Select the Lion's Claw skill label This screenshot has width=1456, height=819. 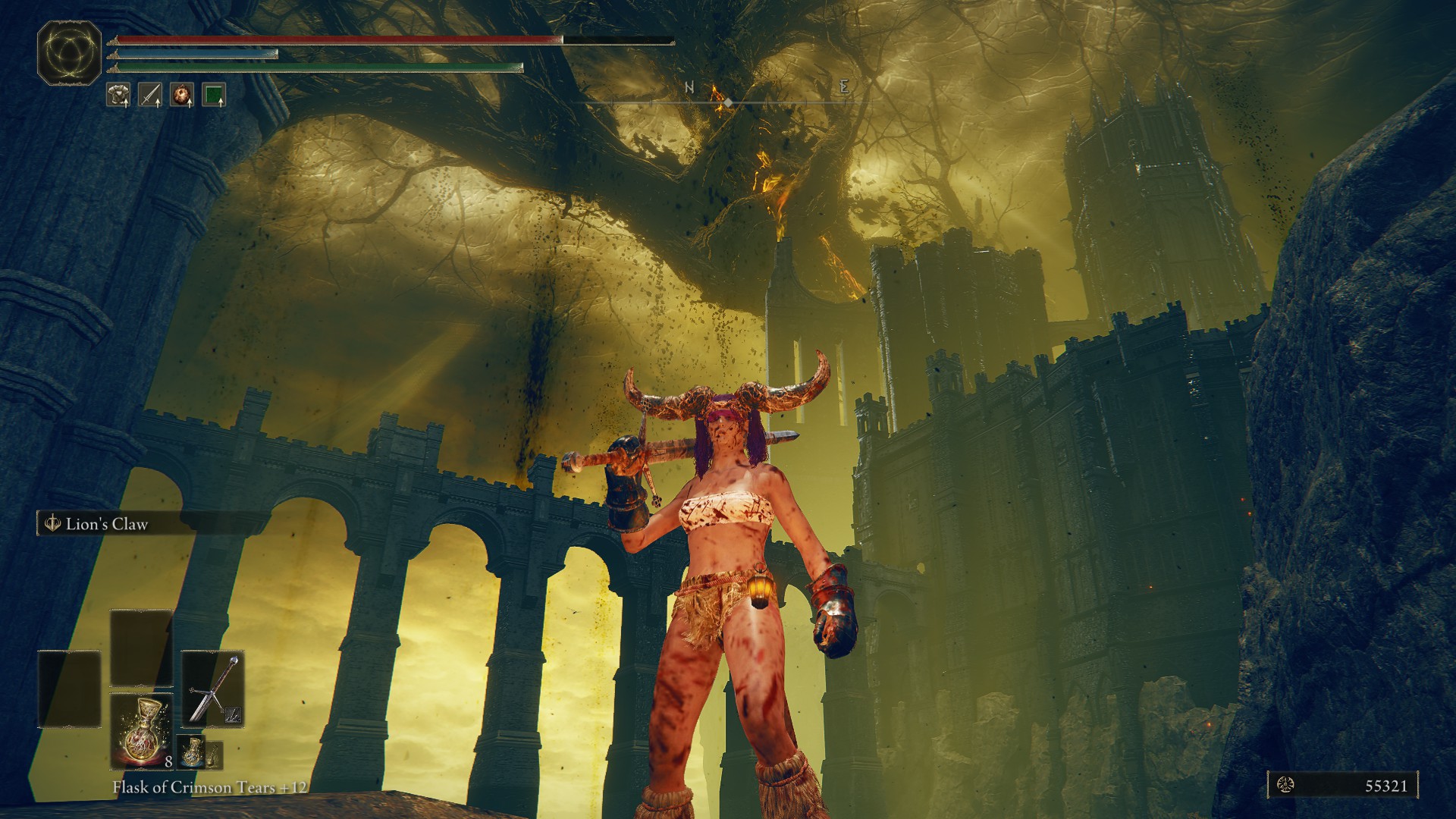click(x=106, y=524)
